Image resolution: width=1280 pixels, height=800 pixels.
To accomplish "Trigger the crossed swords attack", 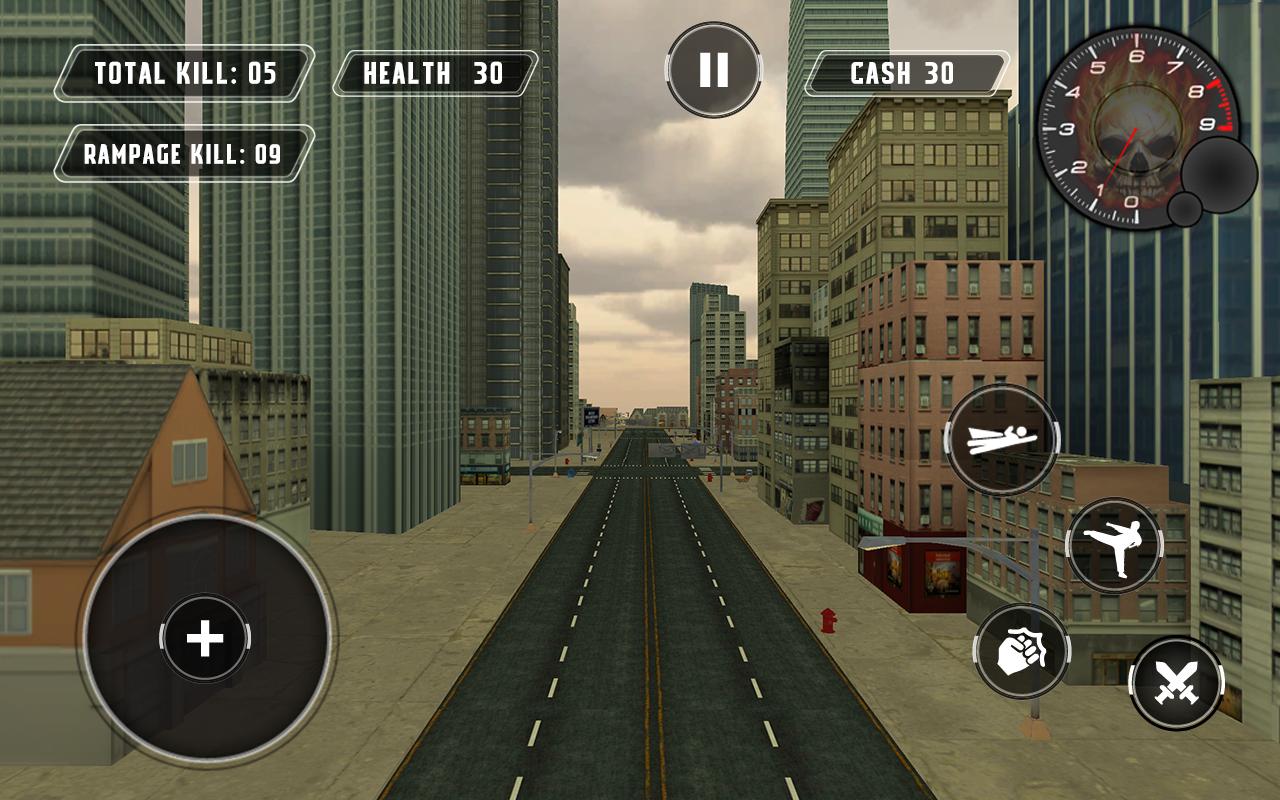I will (1176, 684).
